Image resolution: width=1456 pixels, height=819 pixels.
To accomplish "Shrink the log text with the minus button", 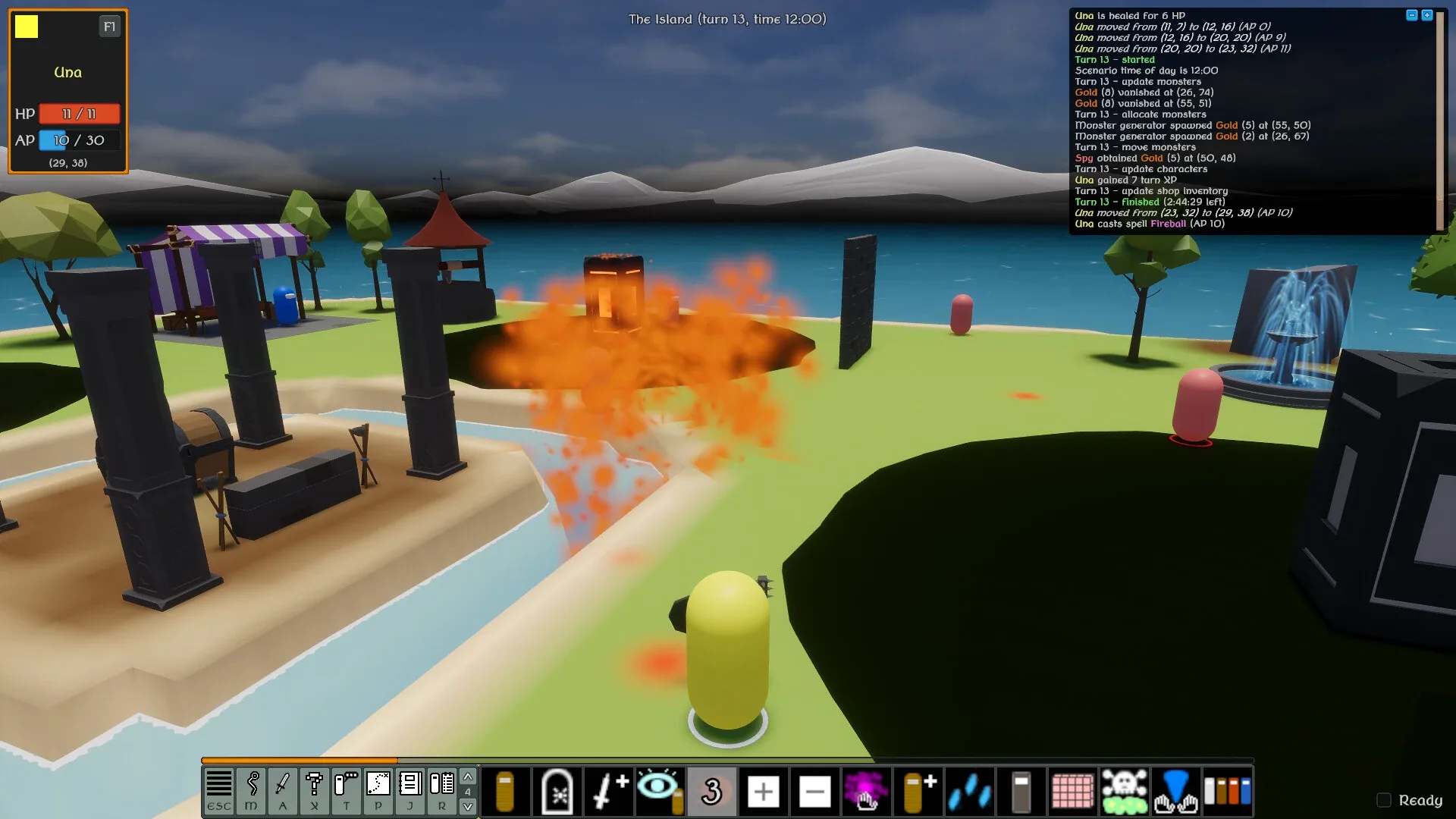I will pos(1410,13).
